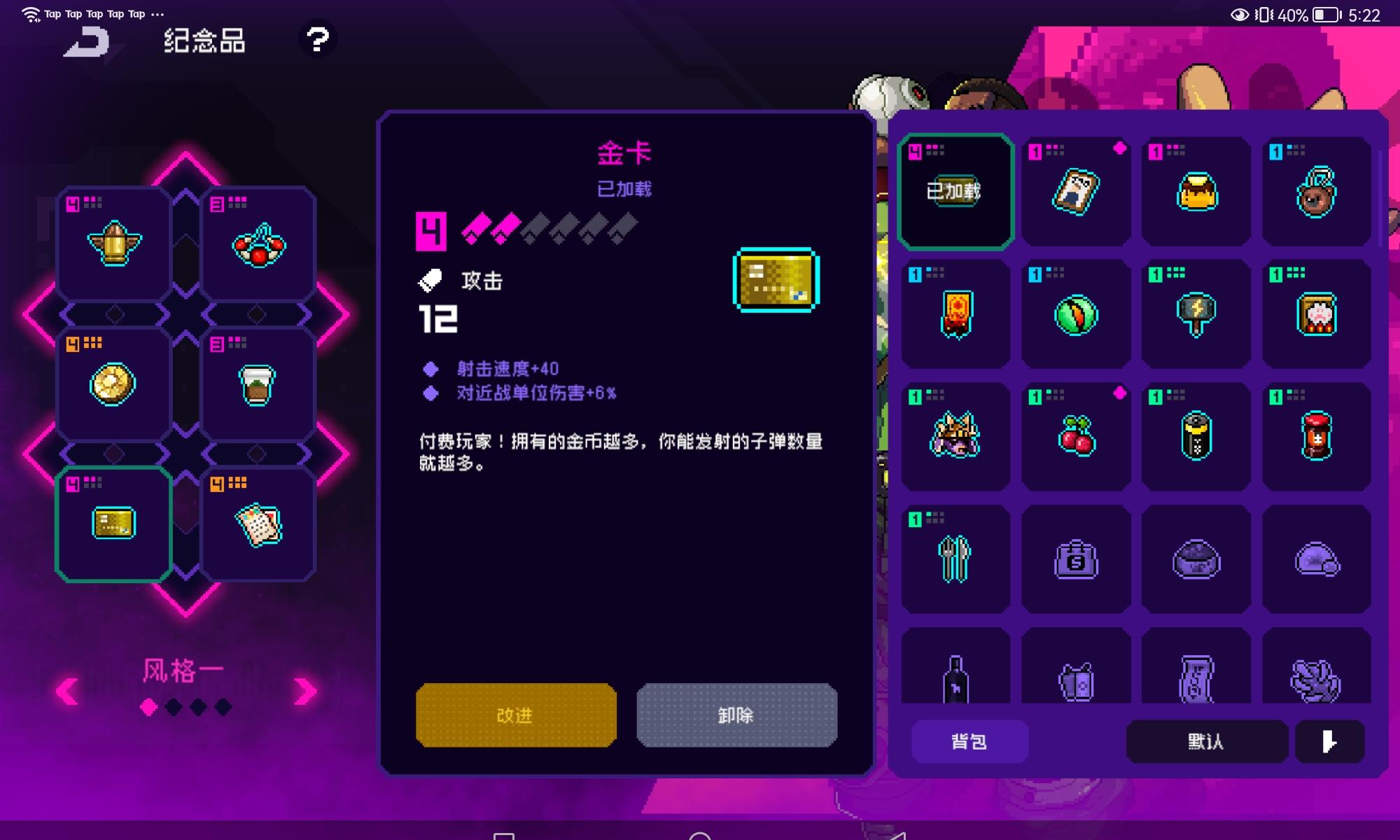Select the cherries item marked with pink diamond
This screenshot has width=1400, height=840.
(1075, 436)
